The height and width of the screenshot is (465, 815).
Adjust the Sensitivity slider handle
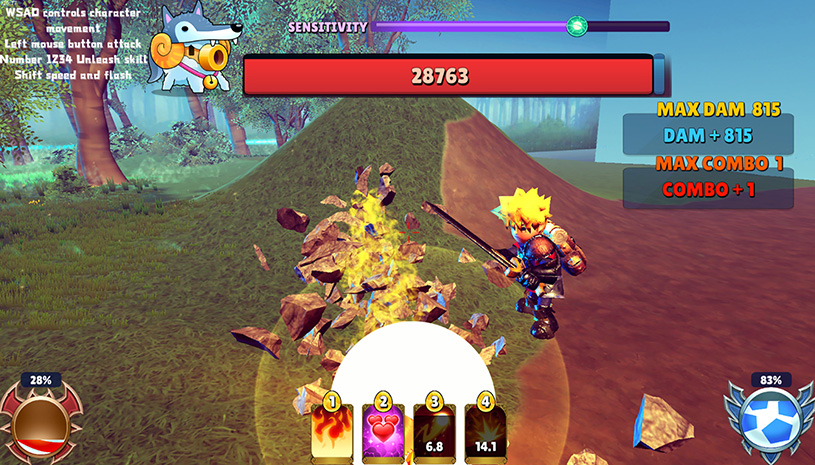coord(576,27)
